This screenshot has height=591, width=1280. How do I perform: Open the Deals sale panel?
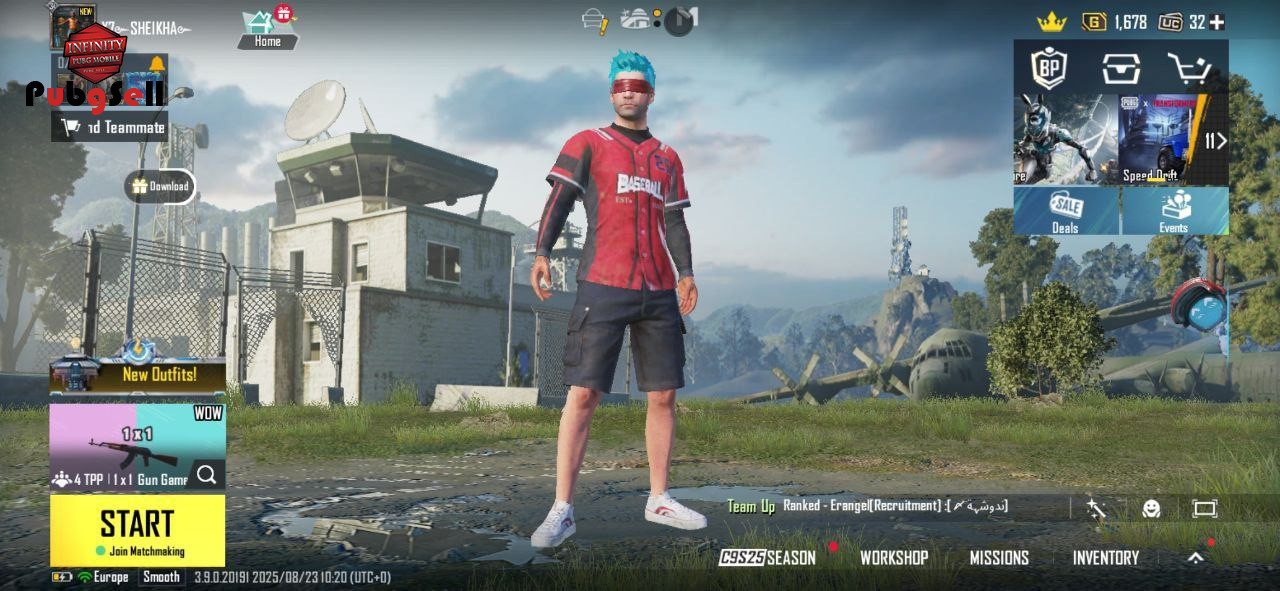pyautogui.click(x=1066, y=211)
